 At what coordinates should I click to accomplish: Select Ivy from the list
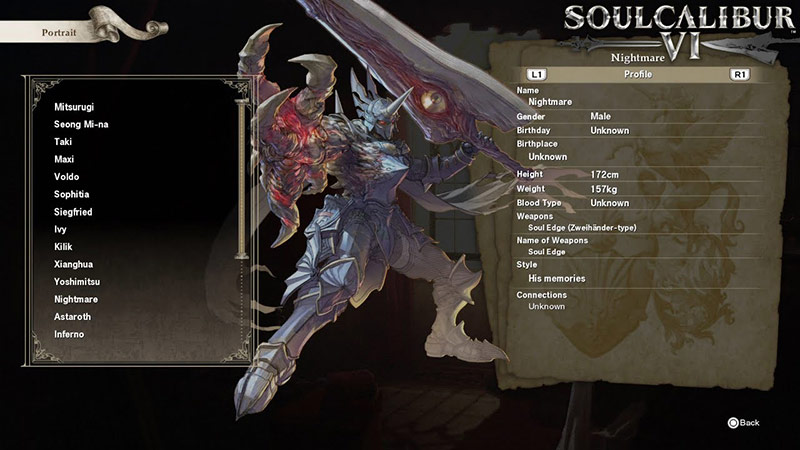coord(60,229)
